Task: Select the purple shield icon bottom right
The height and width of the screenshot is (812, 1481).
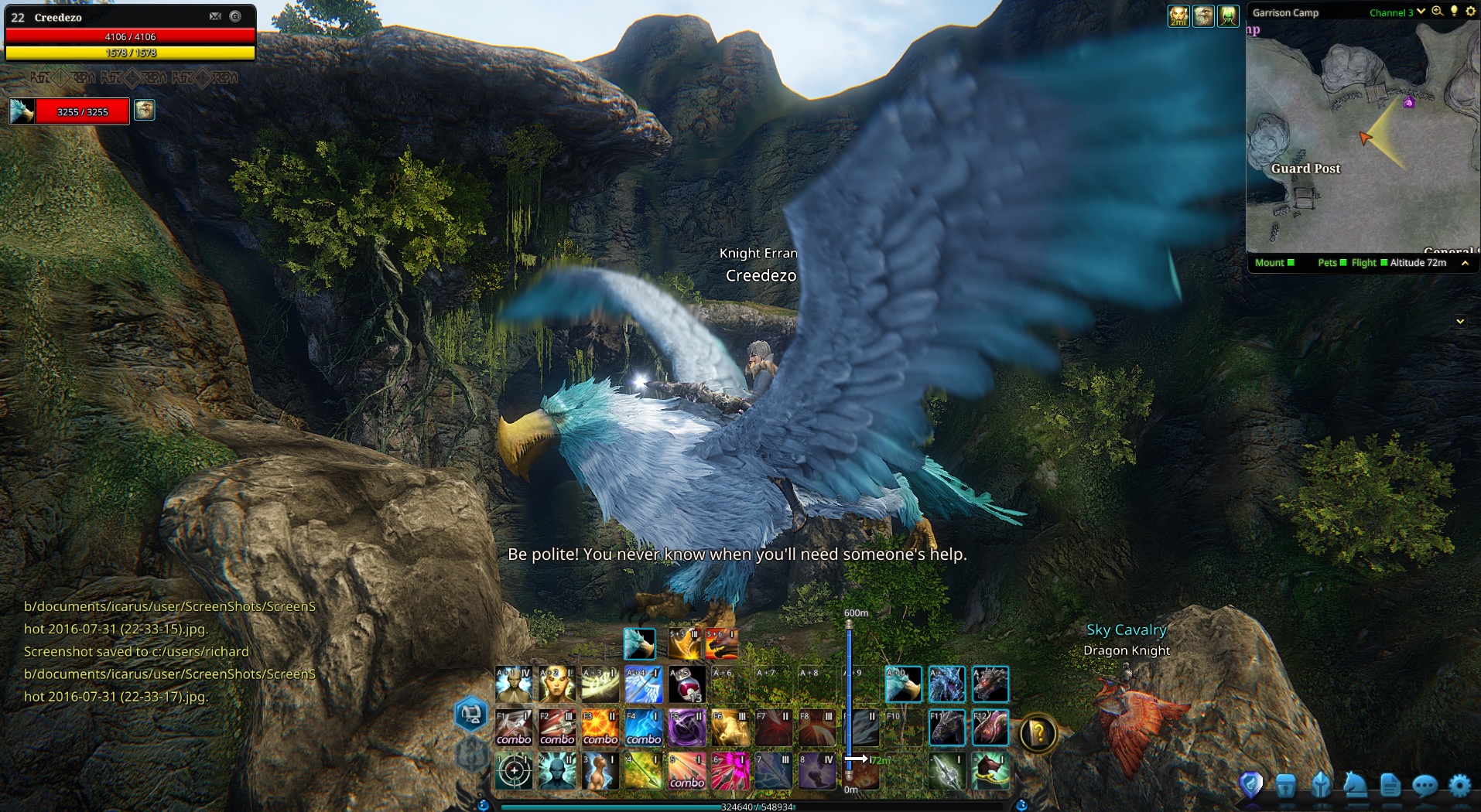Action: [1252, 783]
